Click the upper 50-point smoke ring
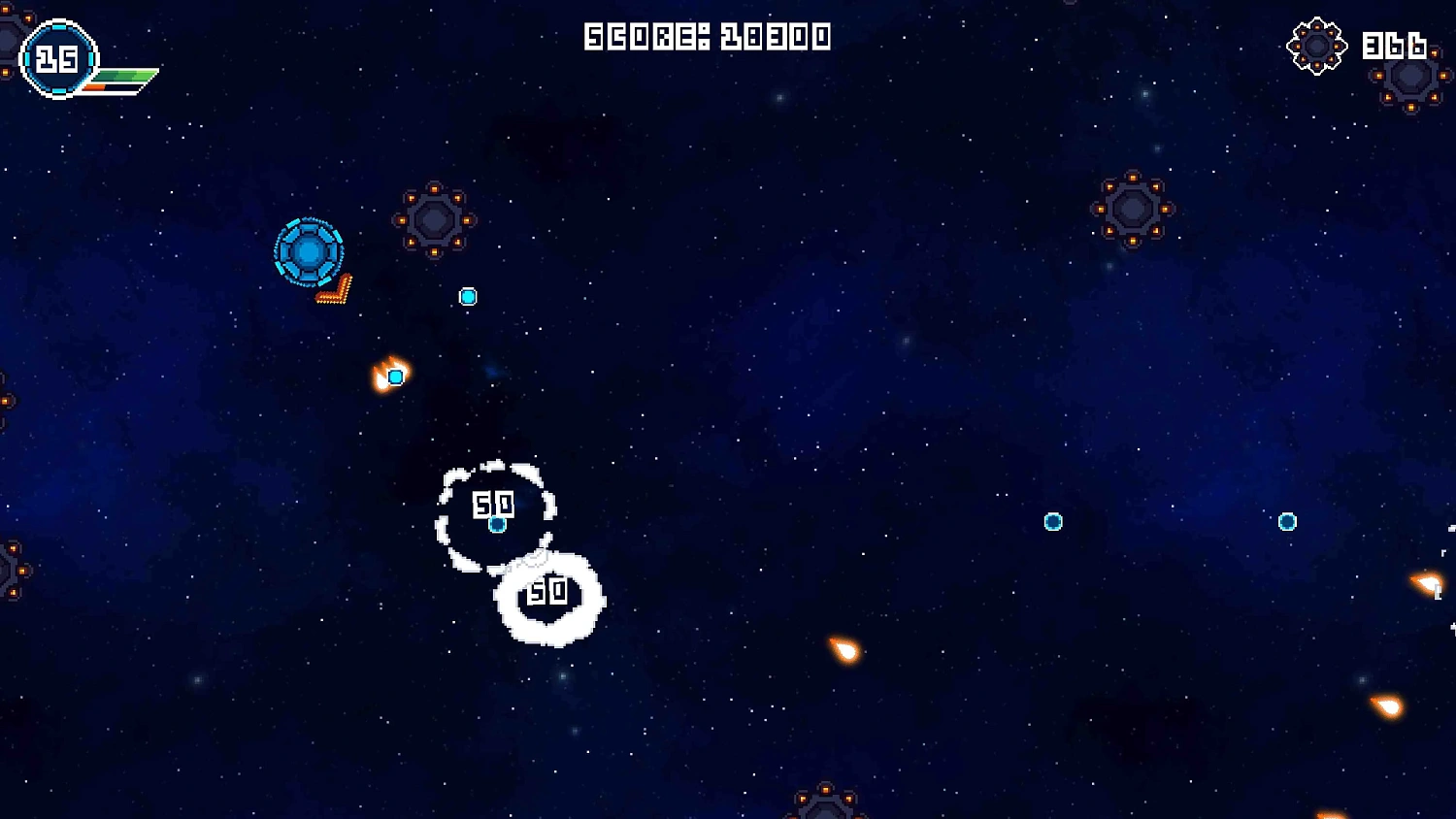The height and width of the screenshot is (819, 1456). pos(493,506)
